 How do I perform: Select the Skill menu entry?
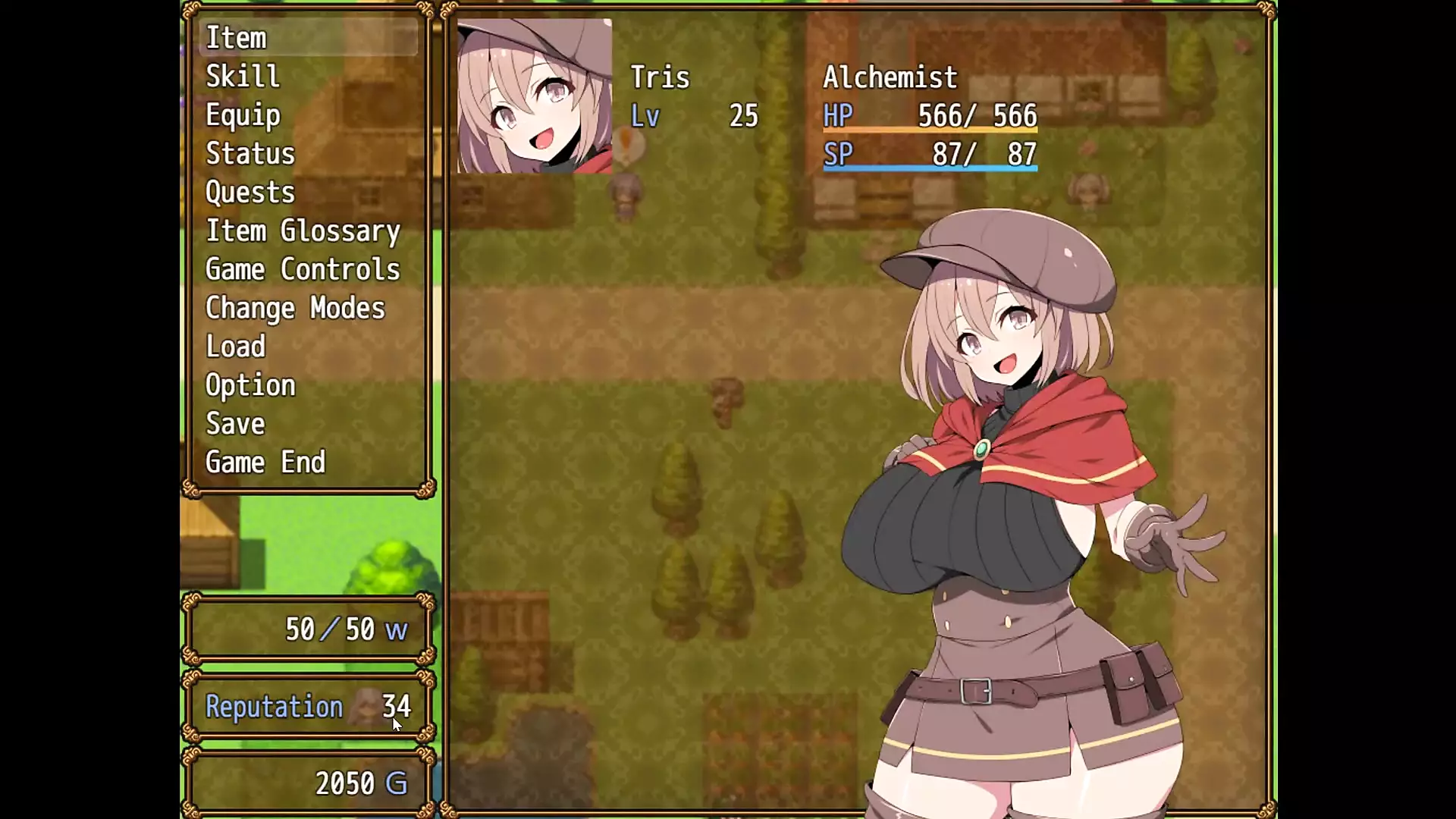tap(243, 77)
